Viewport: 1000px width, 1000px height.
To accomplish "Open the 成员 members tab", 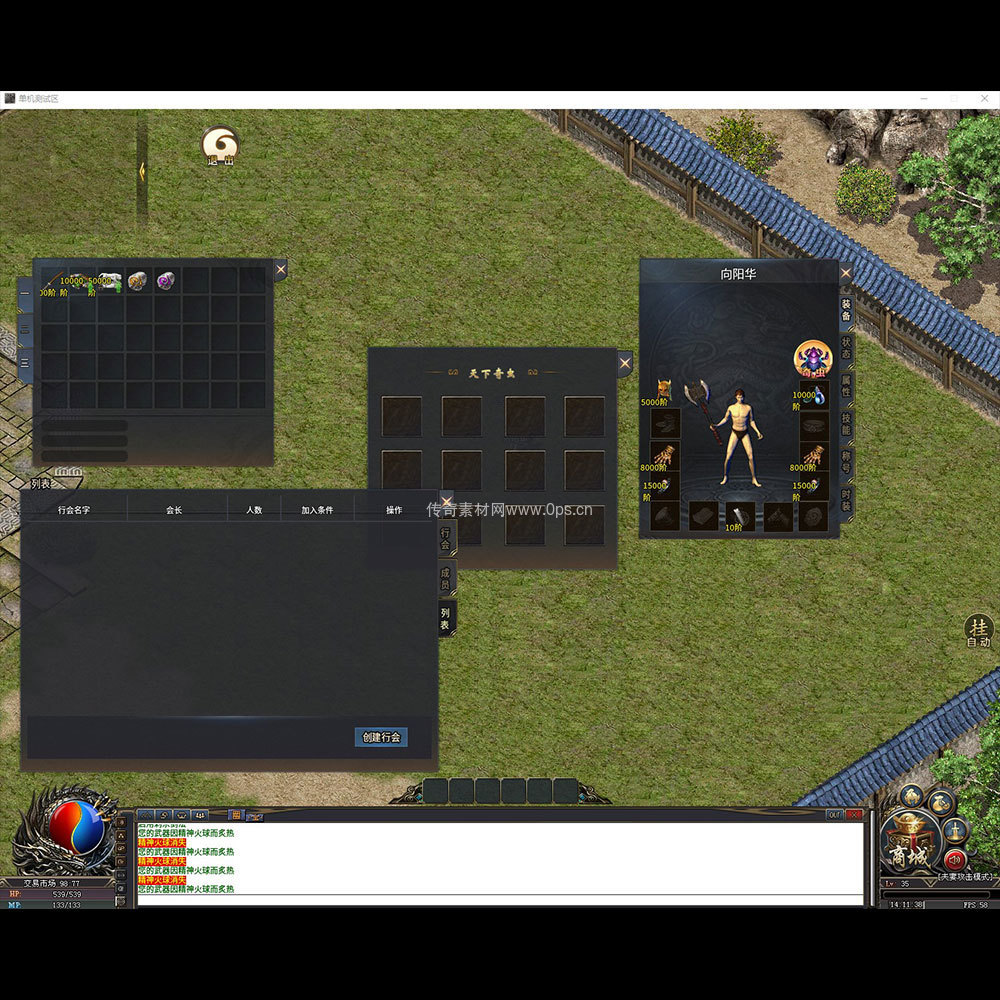I will [446, 578].
